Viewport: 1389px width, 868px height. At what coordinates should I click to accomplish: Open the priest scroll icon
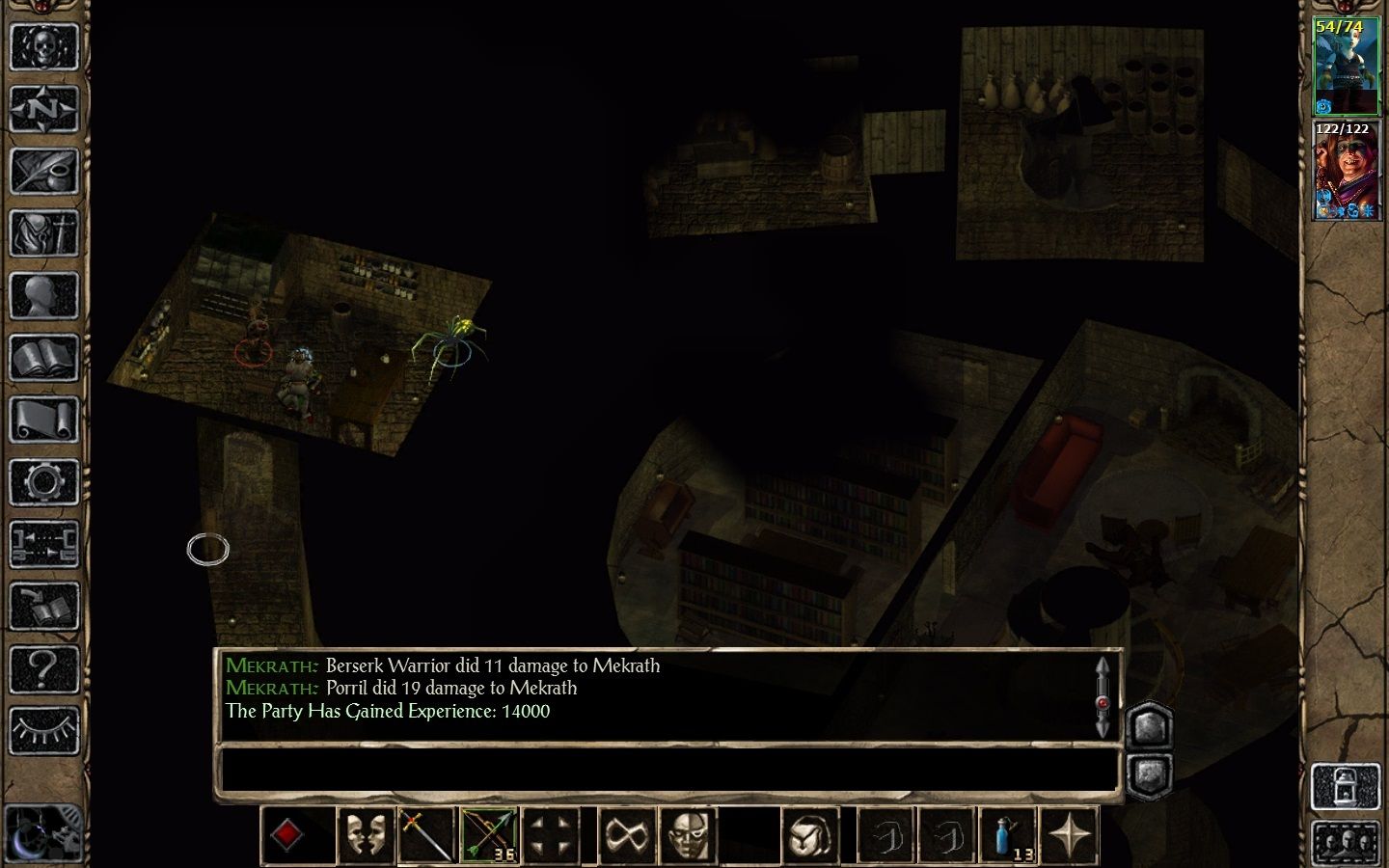tap(43, 420)
